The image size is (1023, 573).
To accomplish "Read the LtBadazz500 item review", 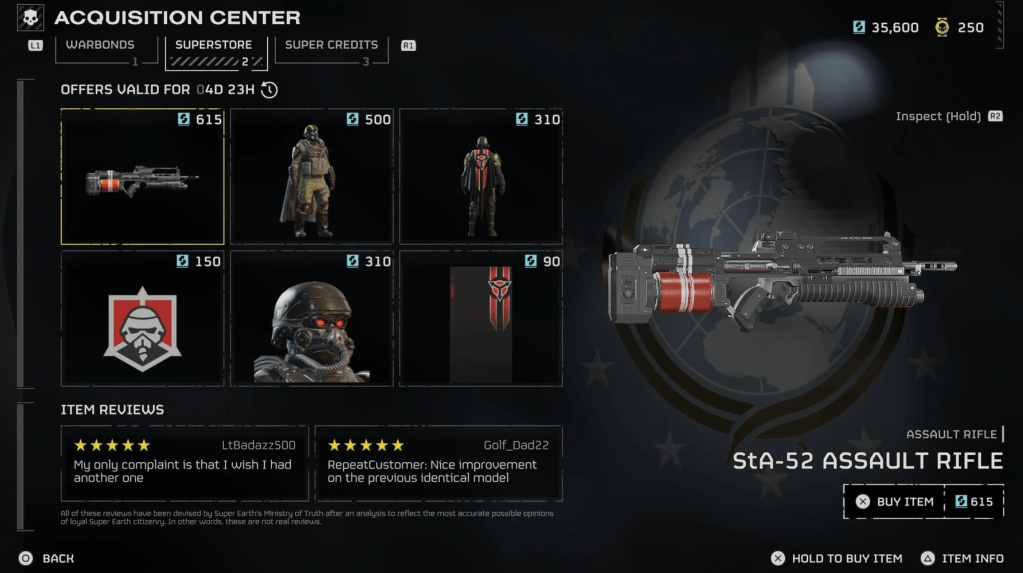I will (184, 463).
